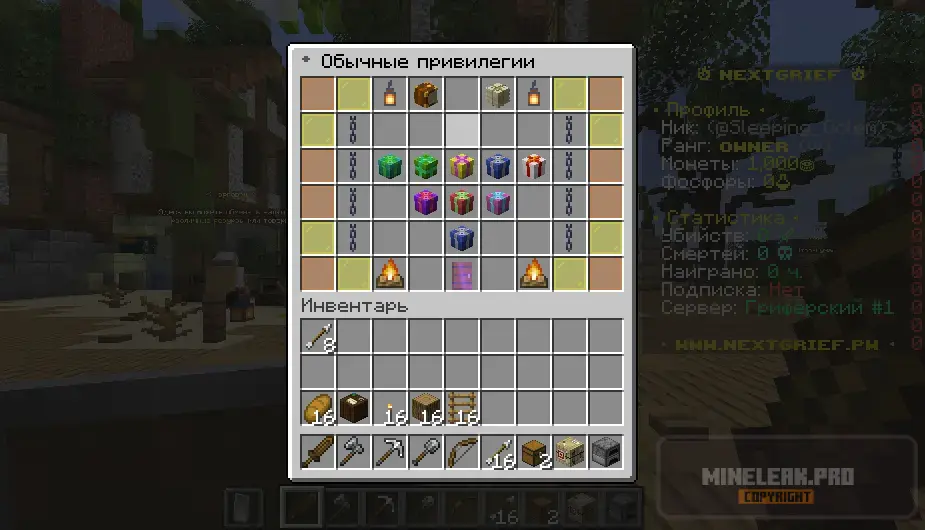The image size is (925, 530).
Task: Select the stone axe slot
Action: tap(355, 452)
